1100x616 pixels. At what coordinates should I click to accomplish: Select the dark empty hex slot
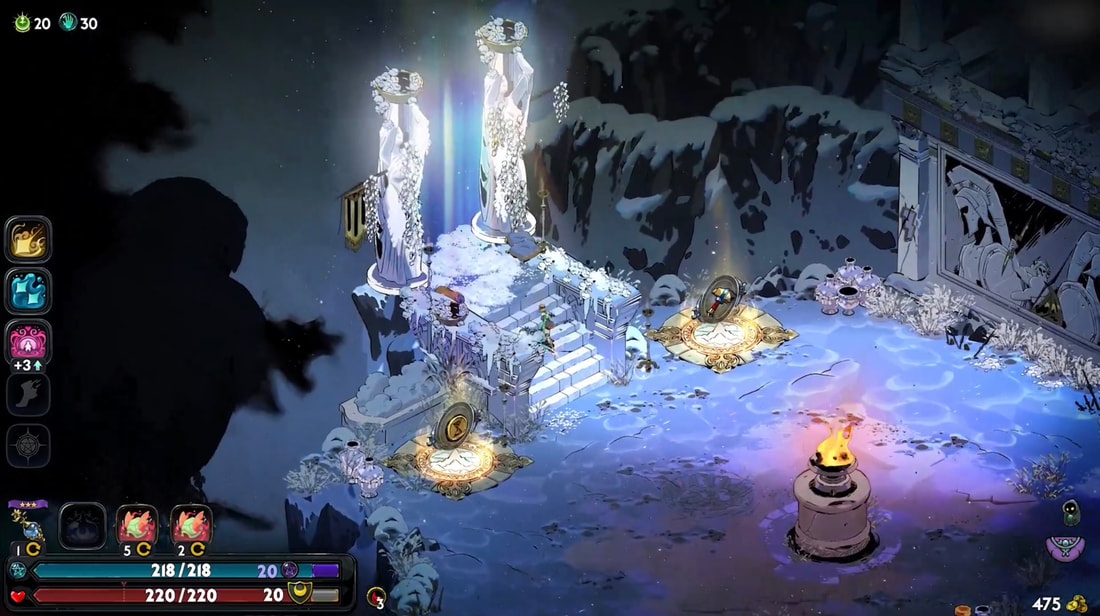[x=82, y=526]
